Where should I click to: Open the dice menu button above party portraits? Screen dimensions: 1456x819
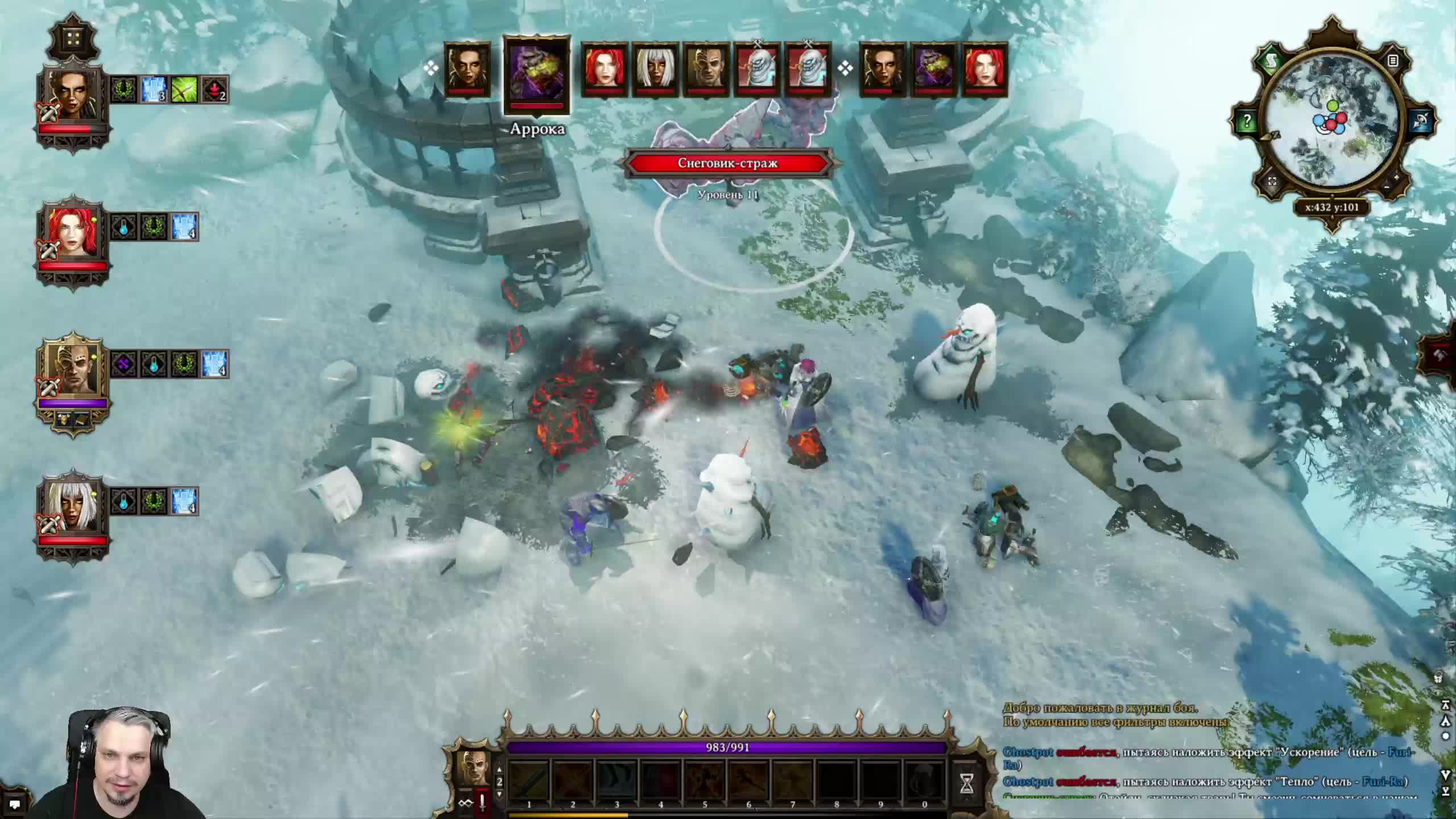pos(73,38)
